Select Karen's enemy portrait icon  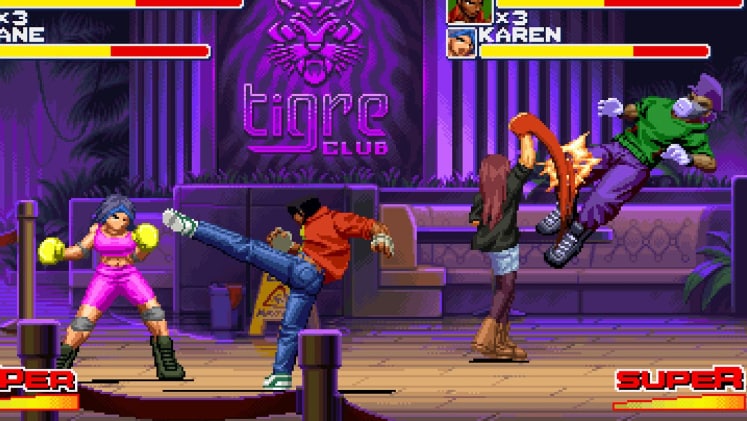(461, 43)
